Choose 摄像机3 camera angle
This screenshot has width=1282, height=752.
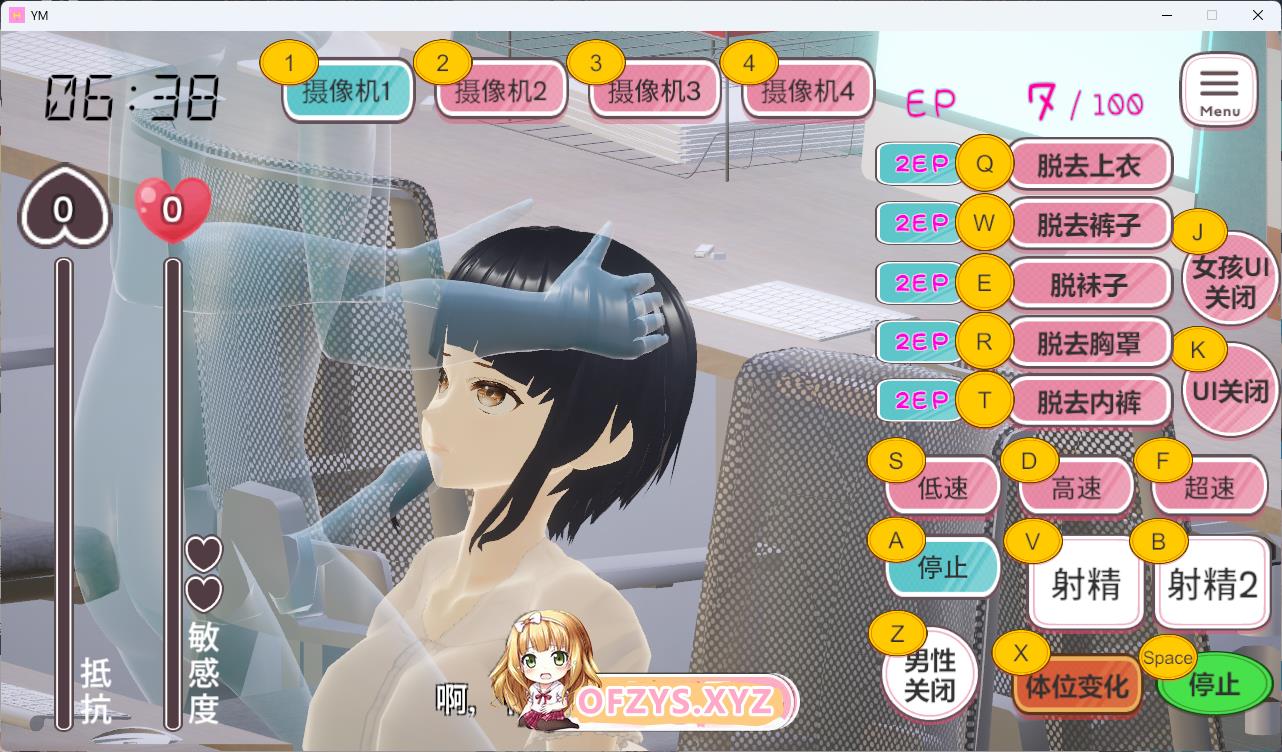pyautogui.click(x=655, y=93)
